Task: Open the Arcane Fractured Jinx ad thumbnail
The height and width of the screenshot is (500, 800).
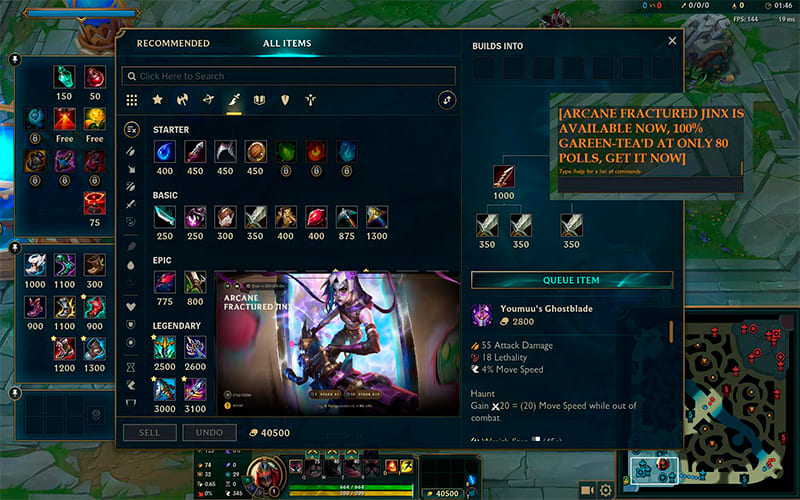Action: (337, 342)
